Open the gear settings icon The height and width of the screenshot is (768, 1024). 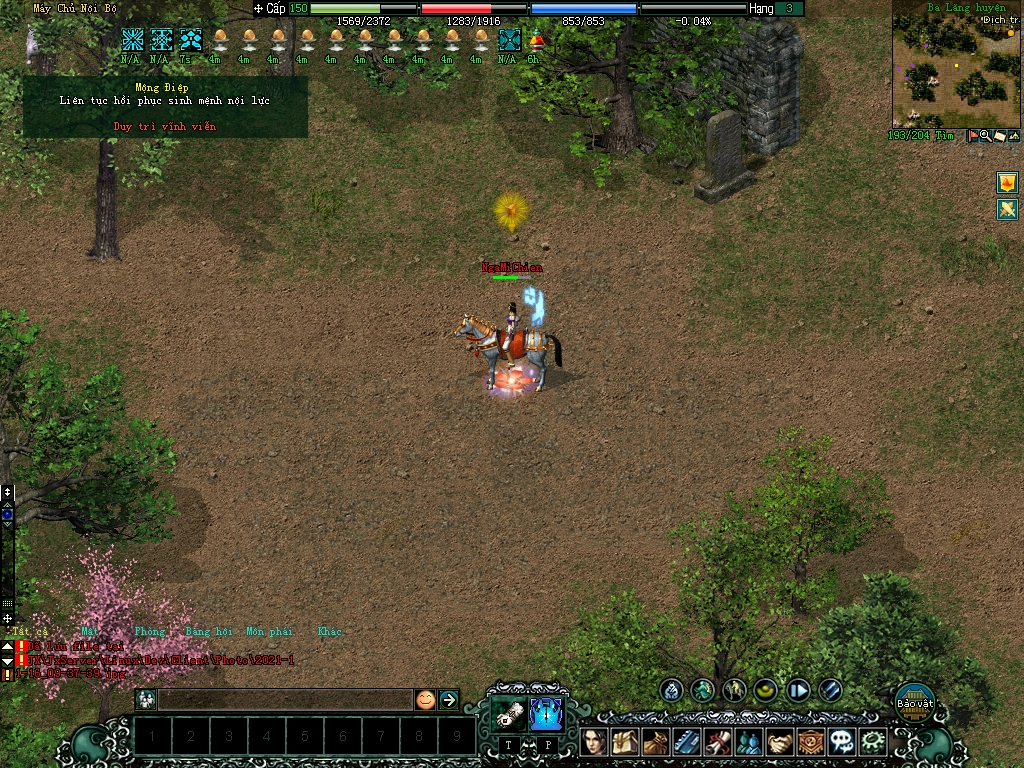873,741
